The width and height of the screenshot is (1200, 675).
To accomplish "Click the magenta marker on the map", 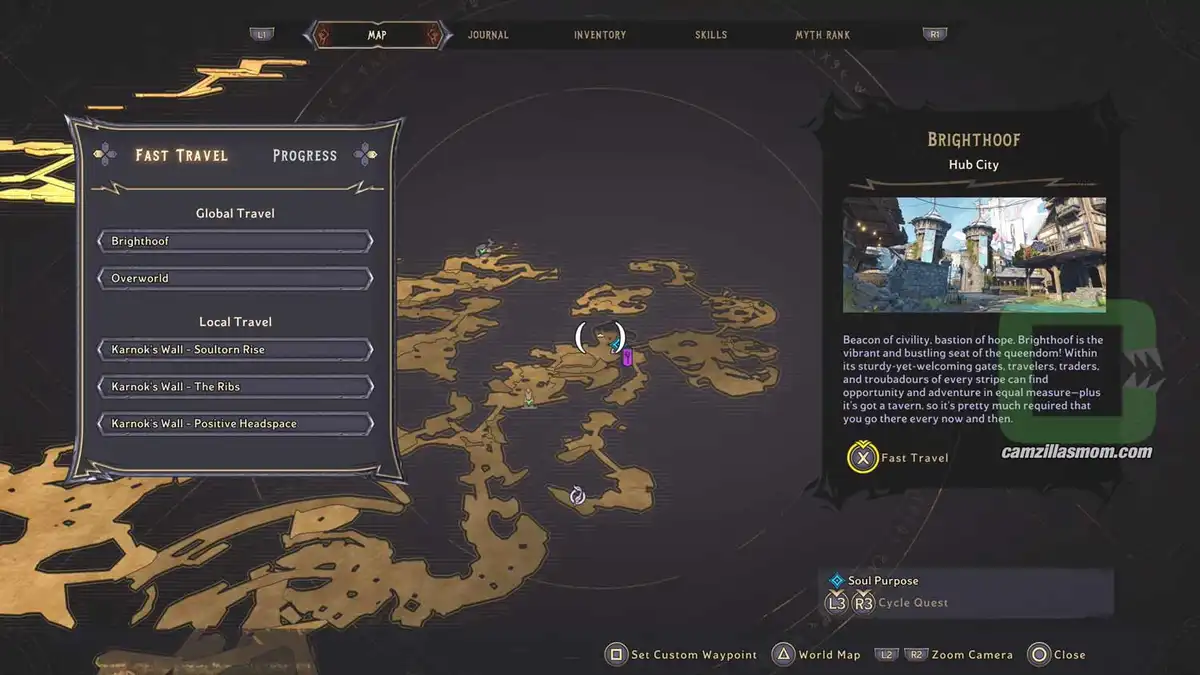I will coord(627,357).
